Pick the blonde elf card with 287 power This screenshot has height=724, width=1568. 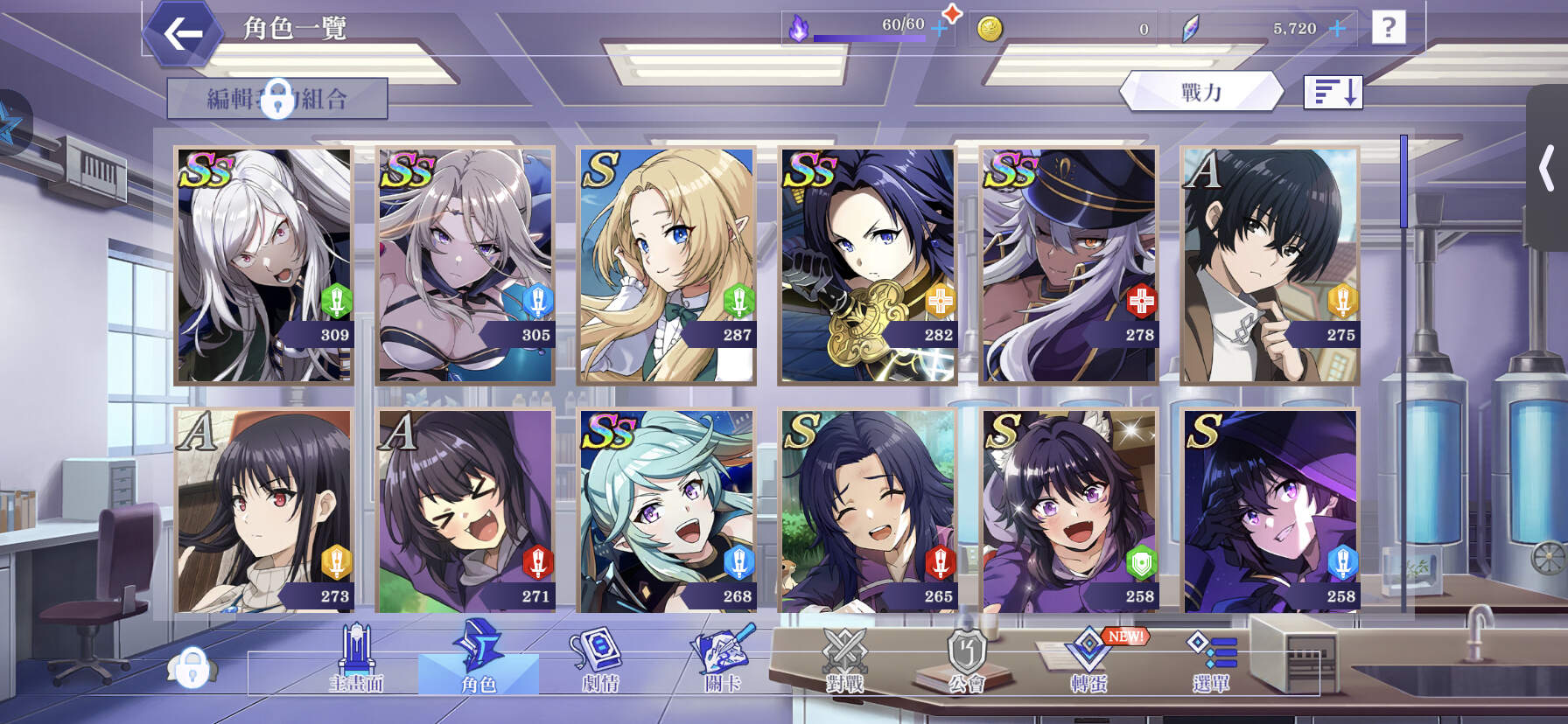667,265
